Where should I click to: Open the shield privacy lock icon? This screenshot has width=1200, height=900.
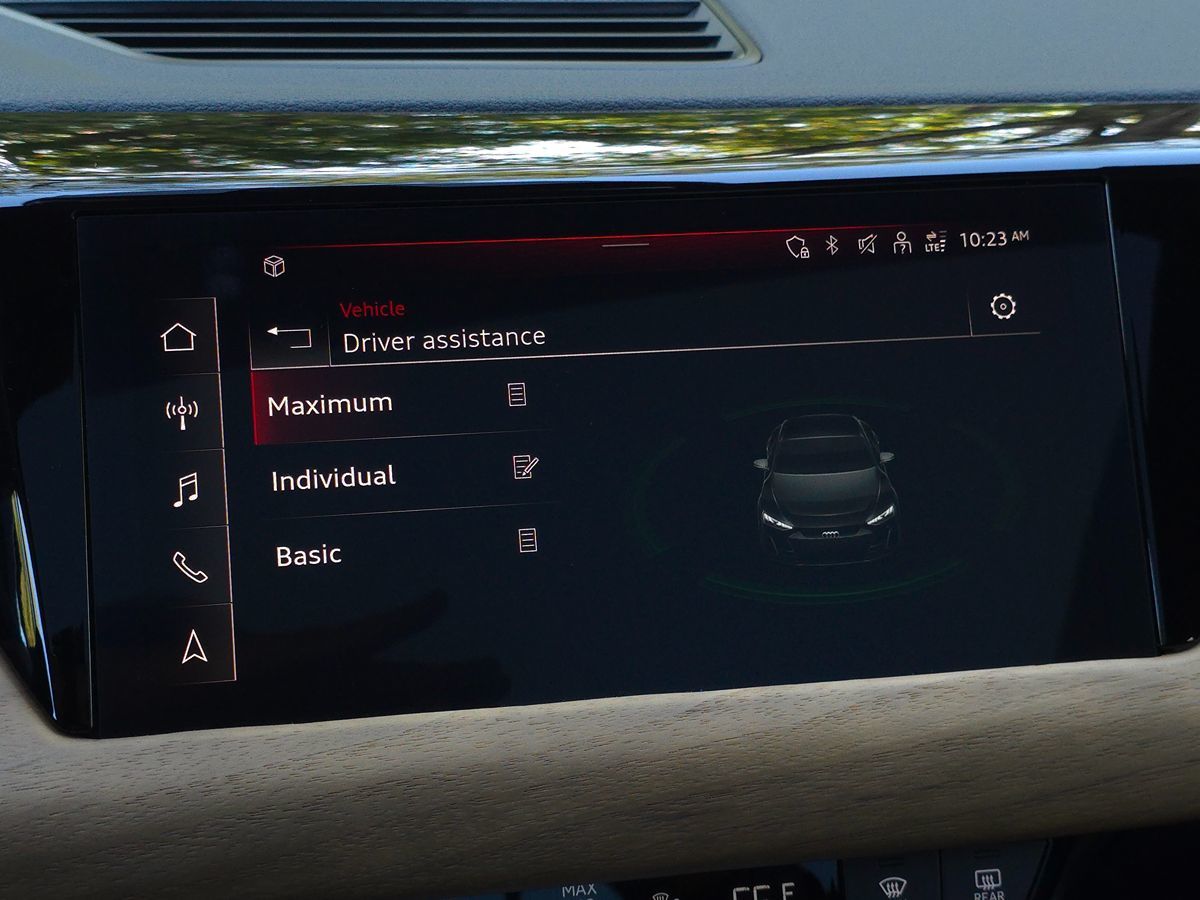(x=797, y=247)
